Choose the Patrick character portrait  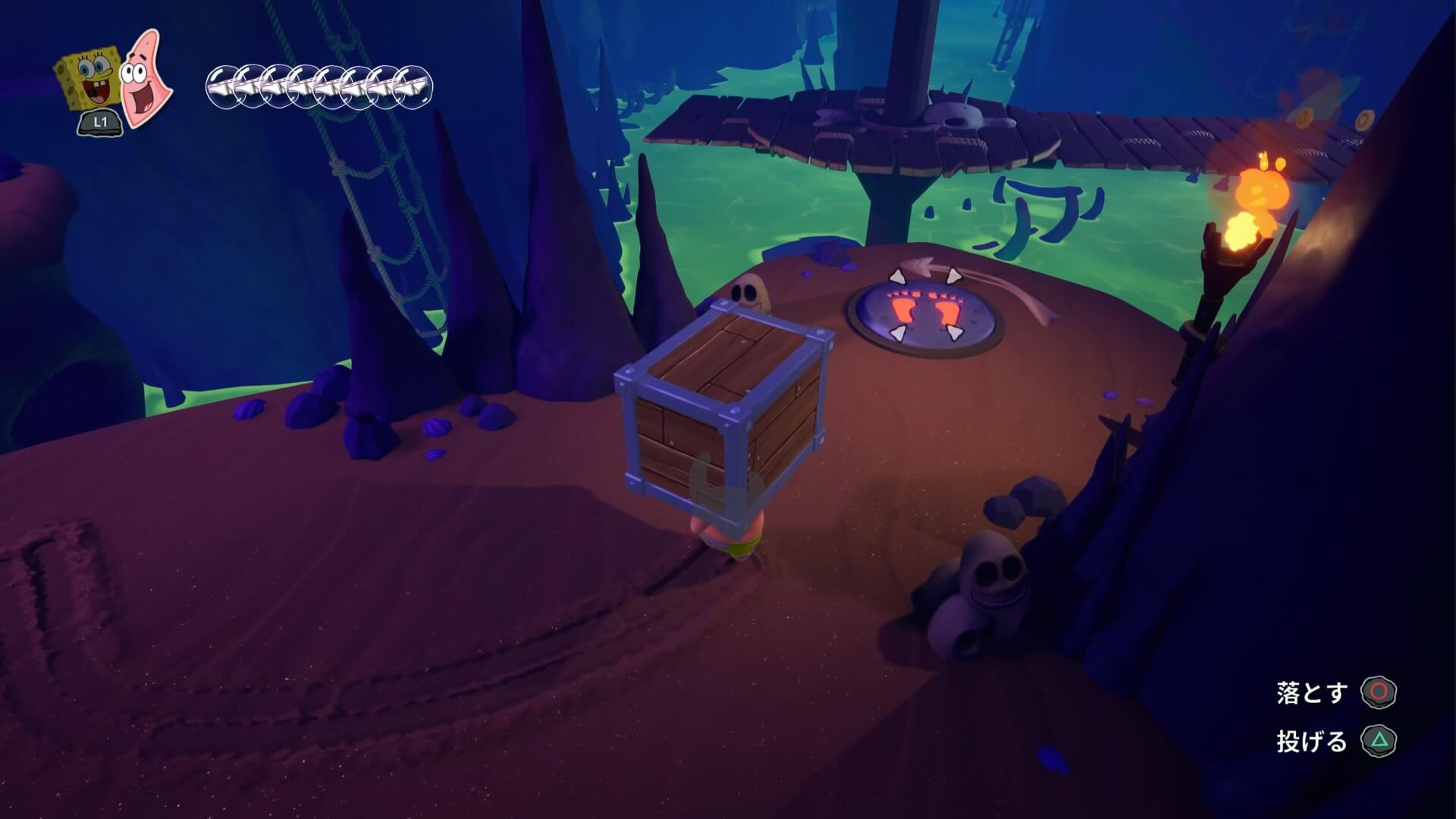click(x=146, y=80)
